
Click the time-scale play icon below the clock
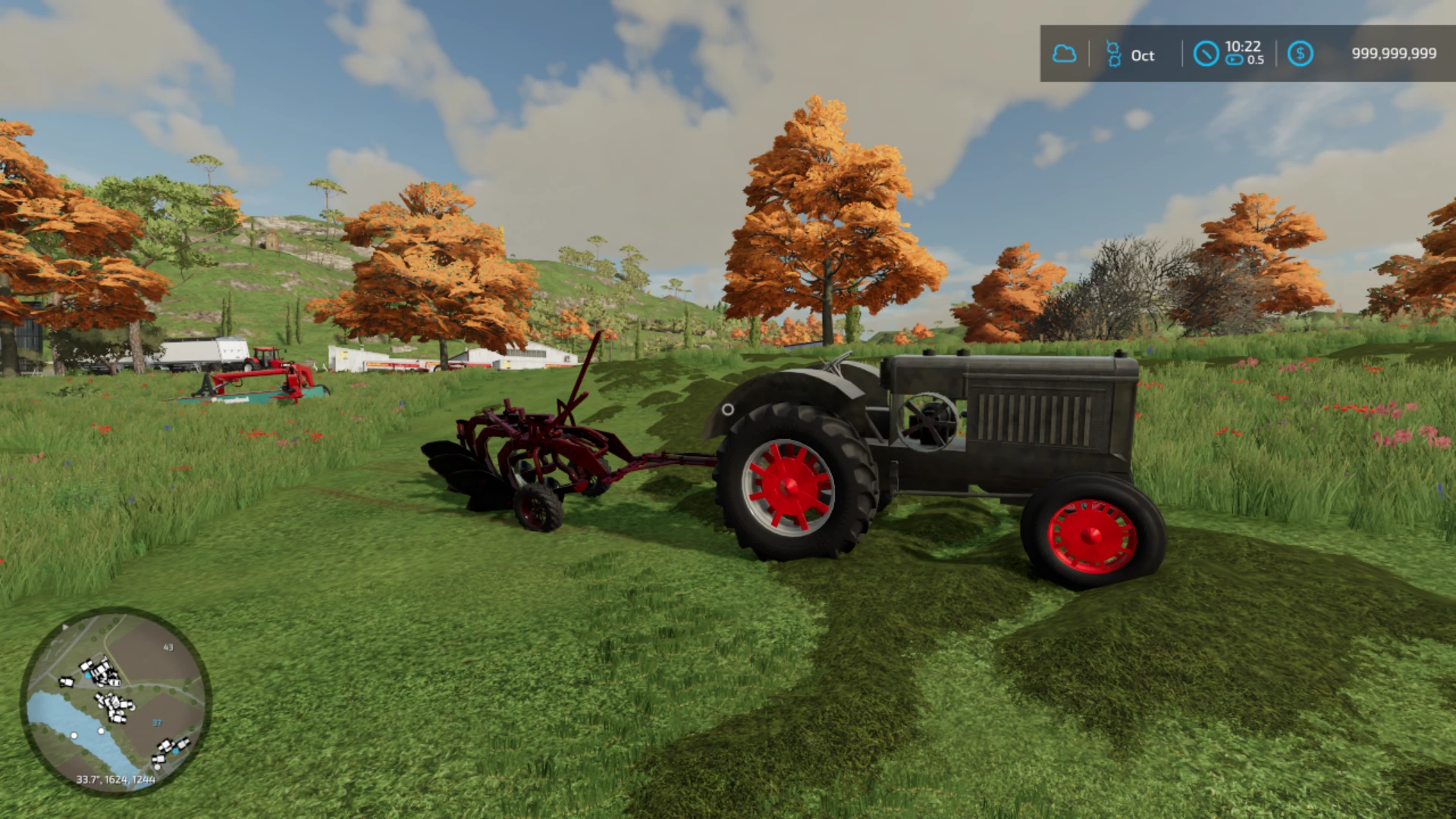click(x=1233, y=59)
